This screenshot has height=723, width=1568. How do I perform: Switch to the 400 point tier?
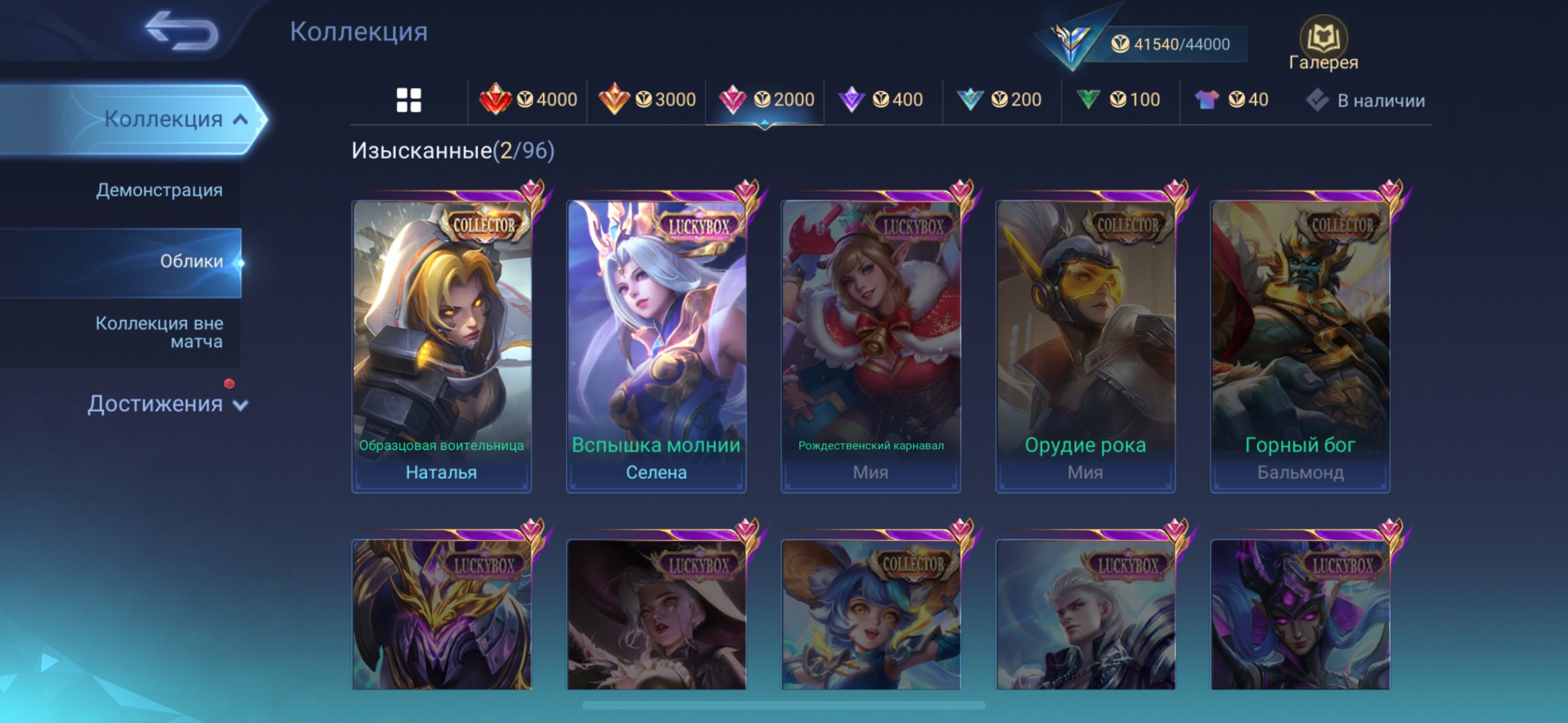[x=881, y=99]
